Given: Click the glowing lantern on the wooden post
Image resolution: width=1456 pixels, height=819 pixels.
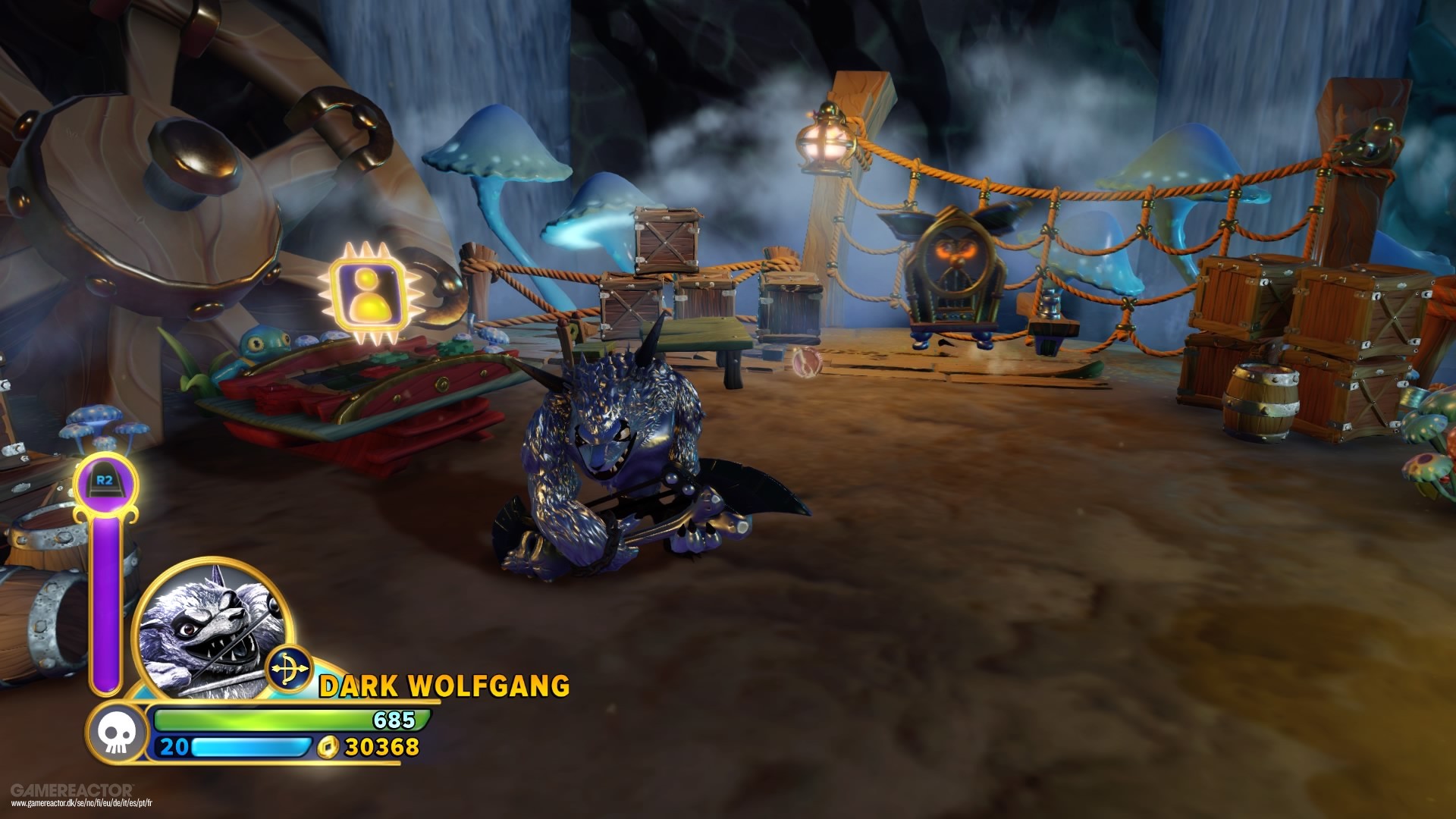Looking at the screenshot, I should 826,140.
